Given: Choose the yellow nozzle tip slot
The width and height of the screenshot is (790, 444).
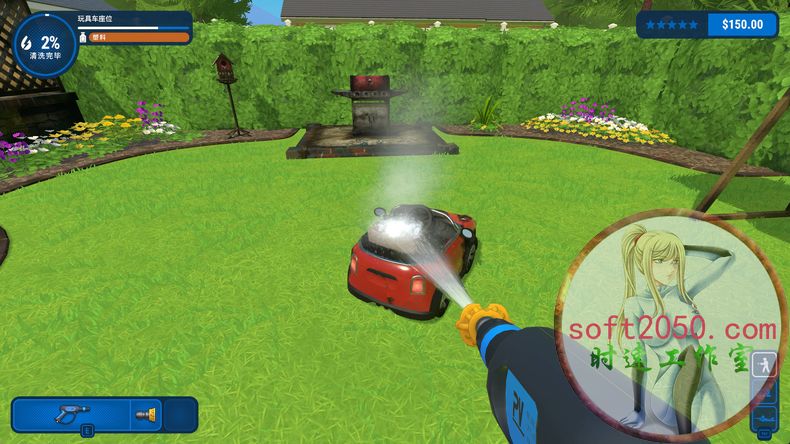Looking at the screenshot, I should (146, 413).
